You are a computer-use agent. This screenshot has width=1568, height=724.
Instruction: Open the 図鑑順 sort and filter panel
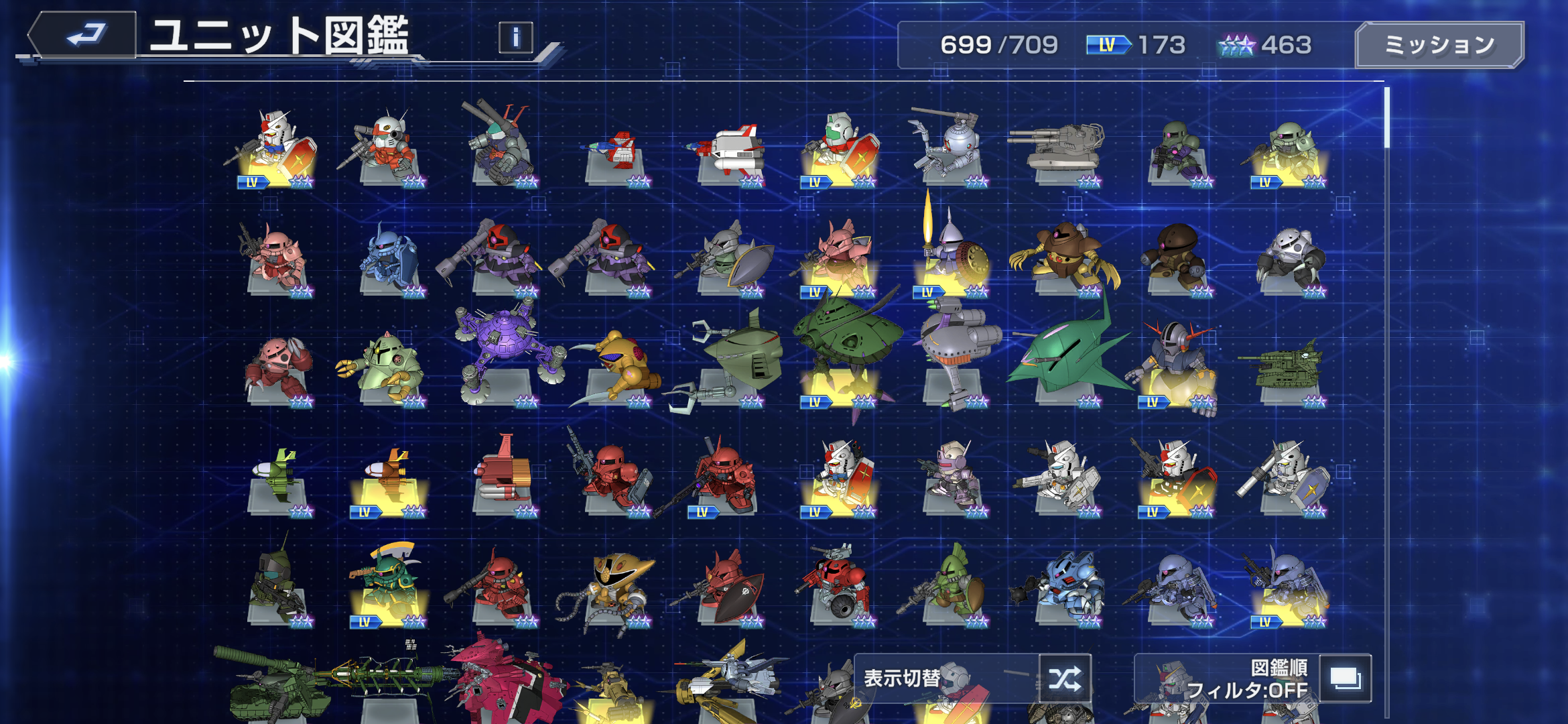point(1345,678)
